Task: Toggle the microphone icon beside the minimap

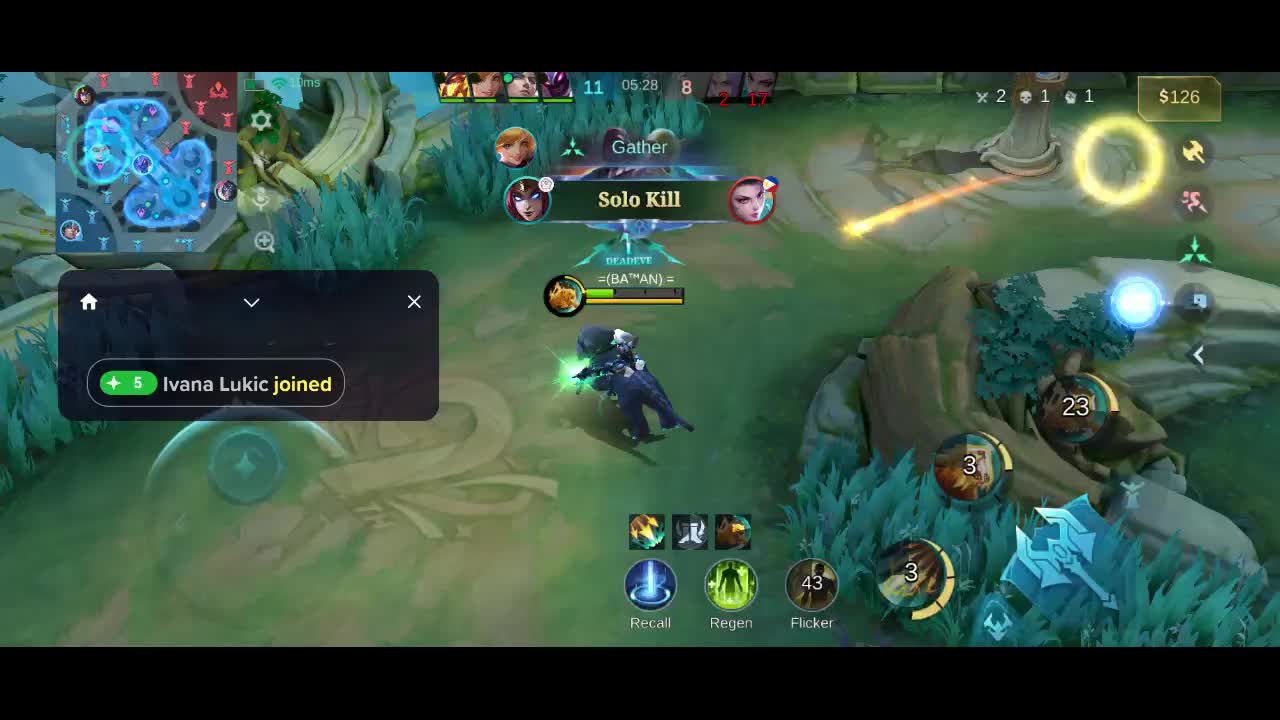Action: pyautogui.click(x=262, y=198)
